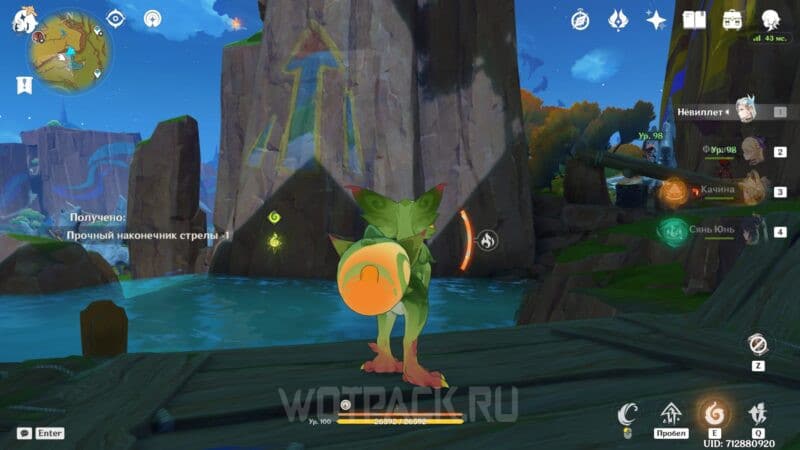Open the battle pass icon
Screen dimensions: 800x450
(618, 20)
